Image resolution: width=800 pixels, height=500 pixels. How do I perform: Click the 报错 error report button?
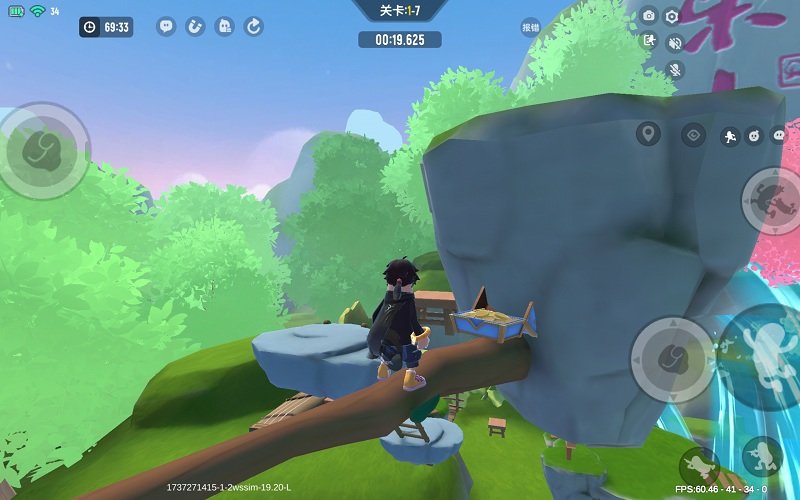pos(530,28)
